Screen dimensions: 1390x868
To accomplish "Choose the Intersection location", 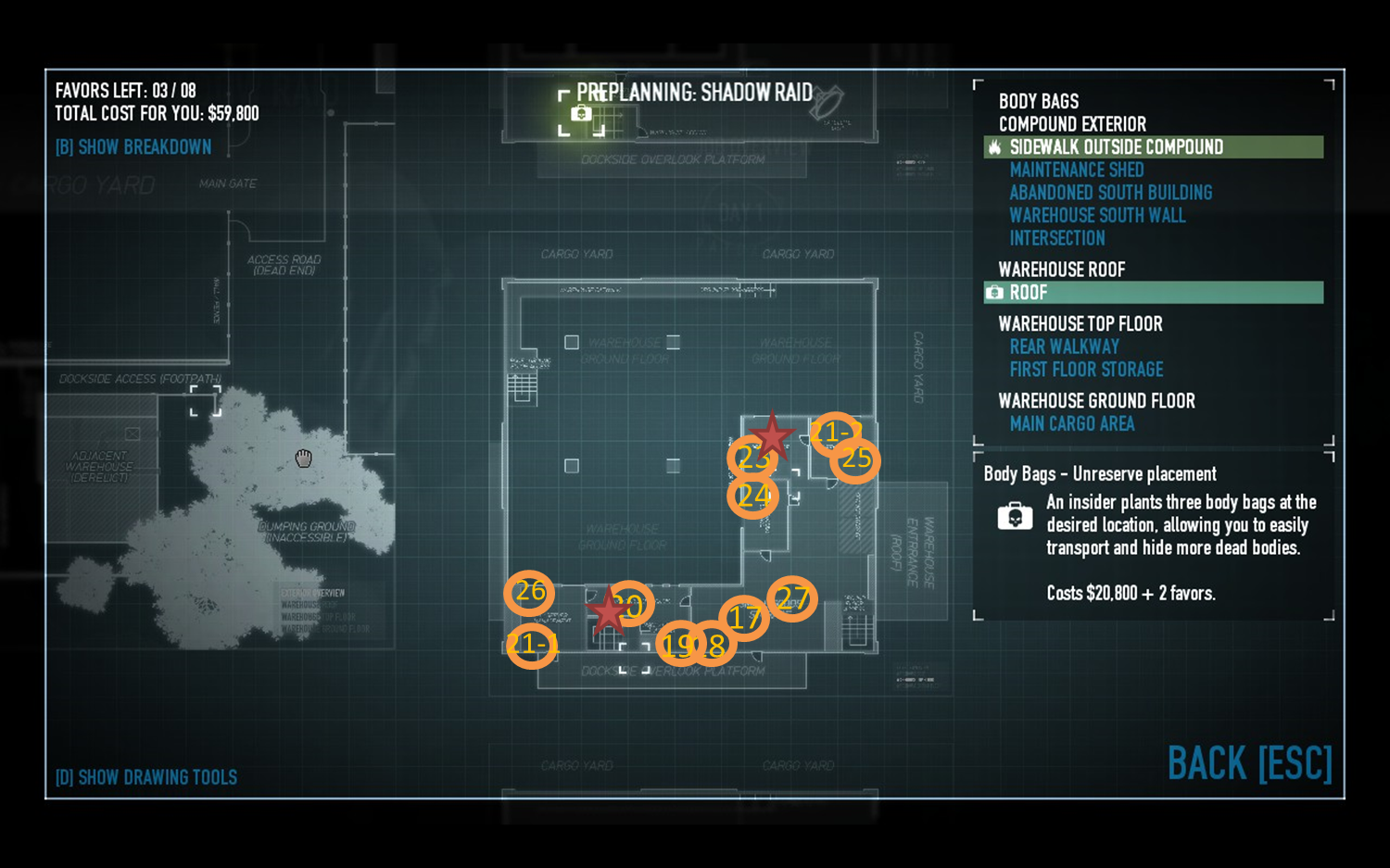I will (1056, 238).
